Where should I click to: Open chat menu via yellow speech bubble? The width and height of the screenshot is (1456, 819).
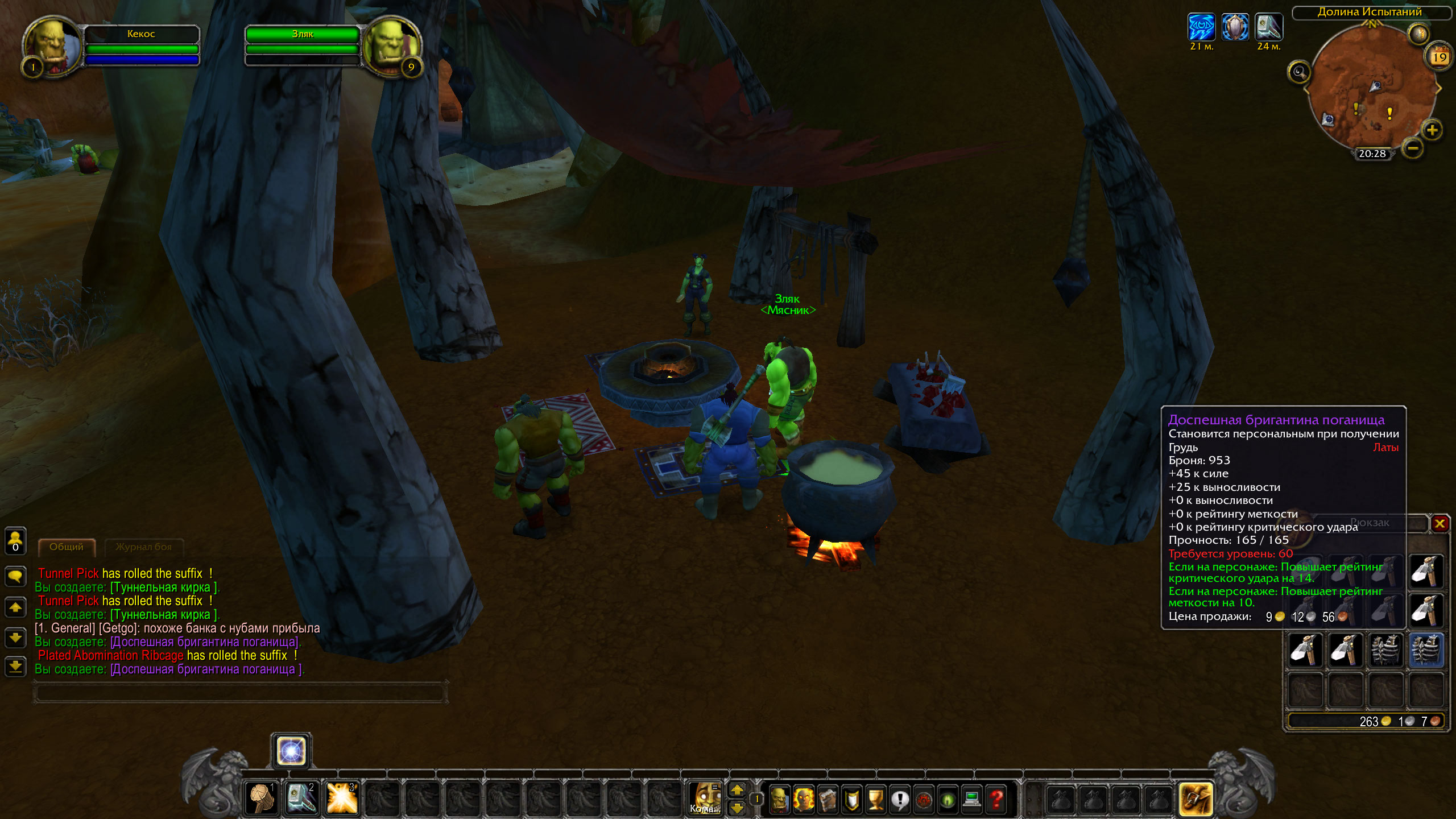[15, 576]
